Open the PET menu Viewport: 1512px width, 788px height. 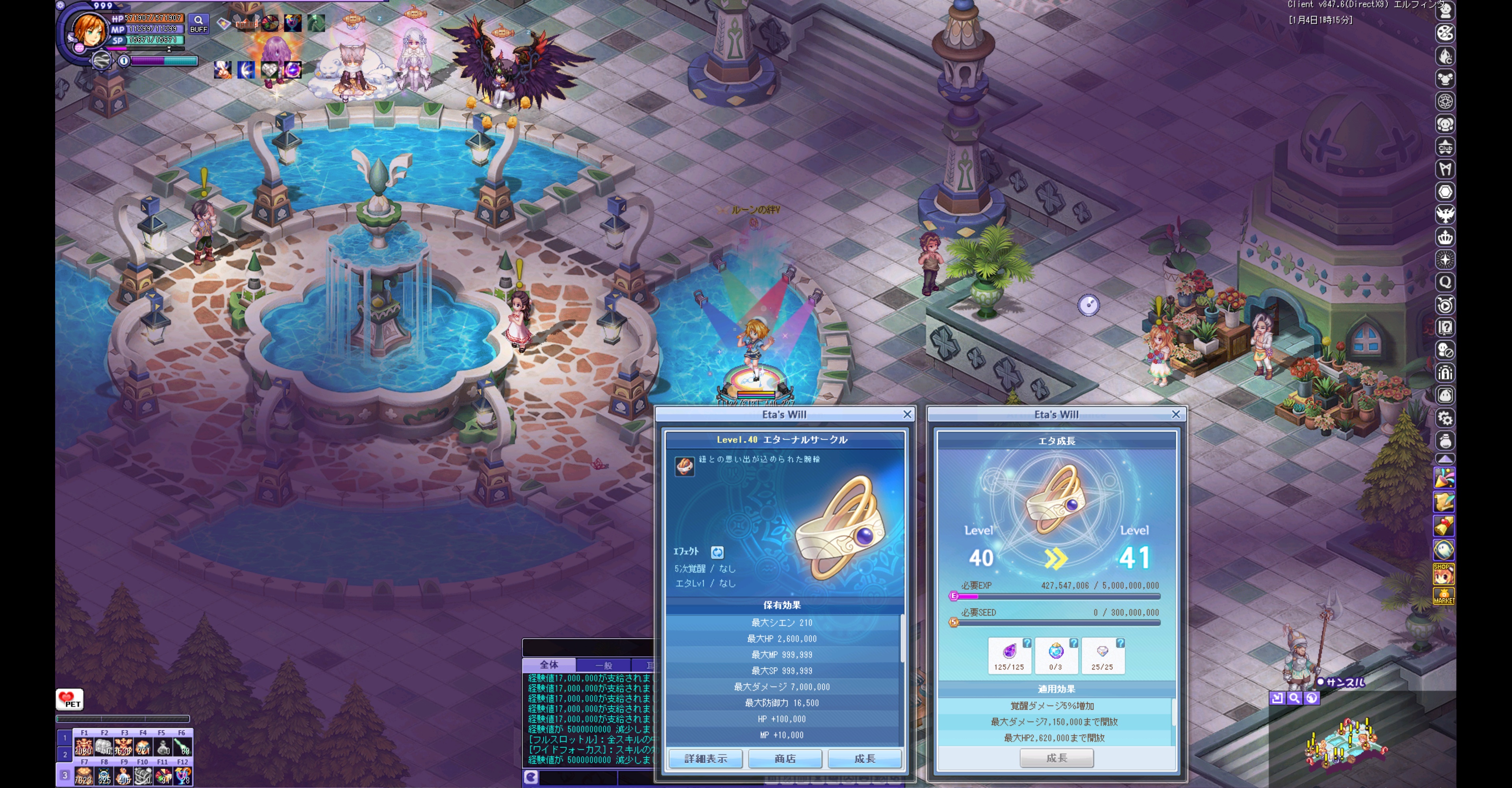[x=70, y=699]
